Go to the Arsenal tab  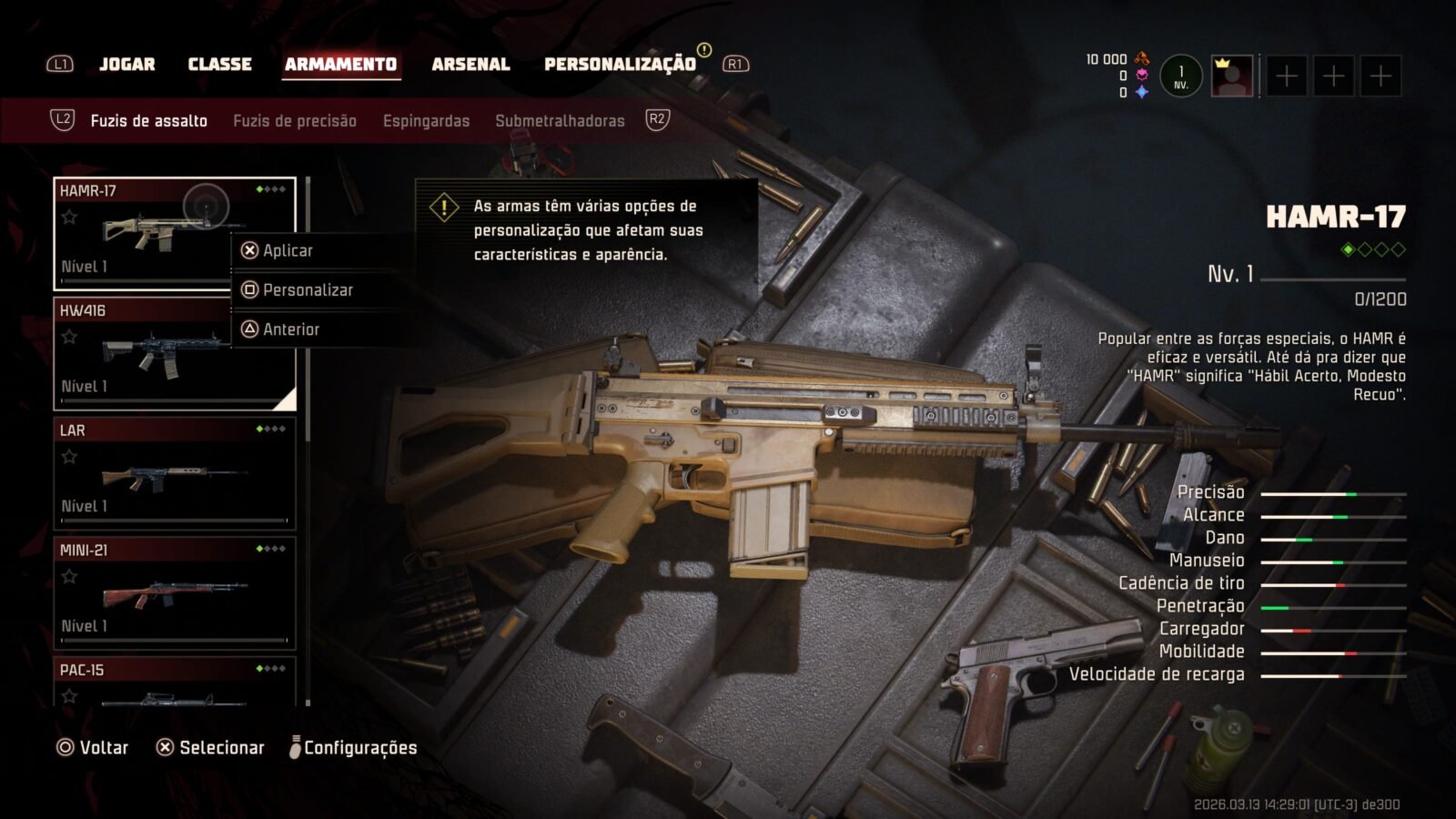[470, 64]
